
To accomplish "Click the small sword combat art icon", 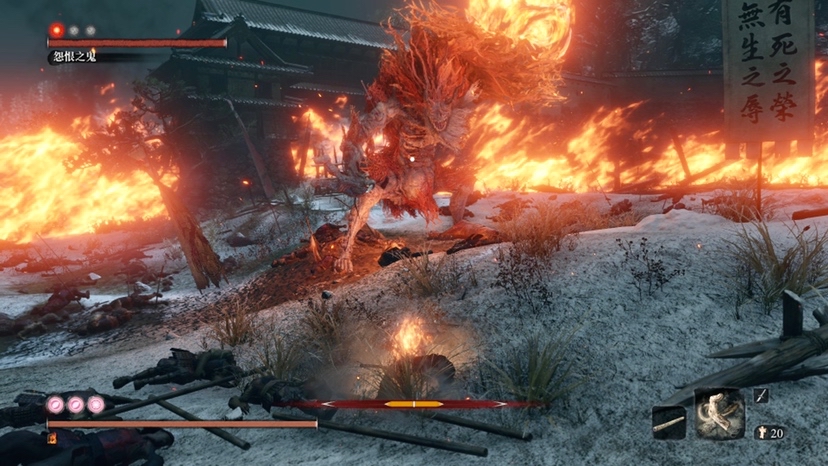I will click(761, 396).
